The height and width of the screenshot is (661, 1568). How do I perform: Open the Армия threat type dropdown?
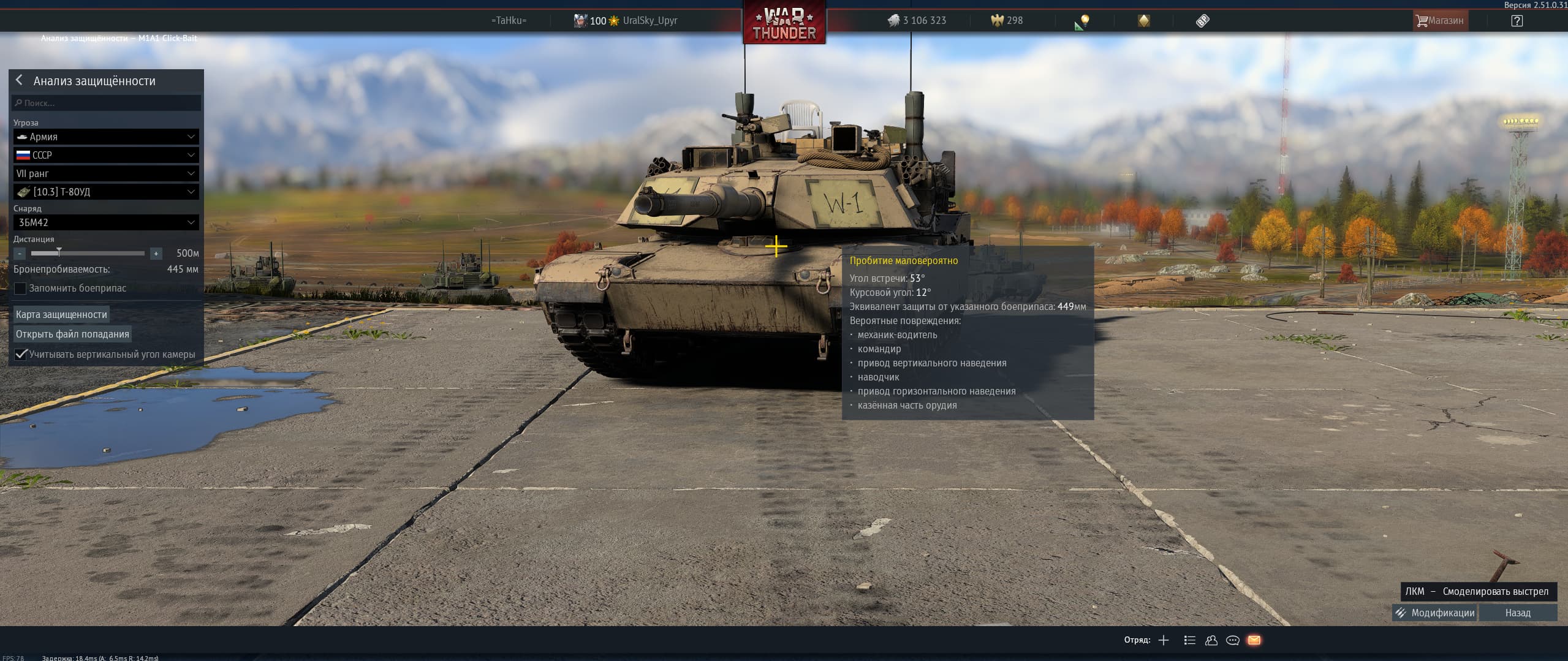106,137
